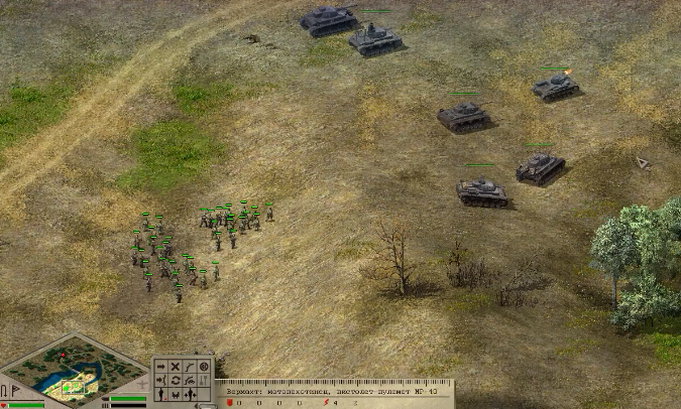
Task: Choose the curved road command icon
Action: pos(190,367)
